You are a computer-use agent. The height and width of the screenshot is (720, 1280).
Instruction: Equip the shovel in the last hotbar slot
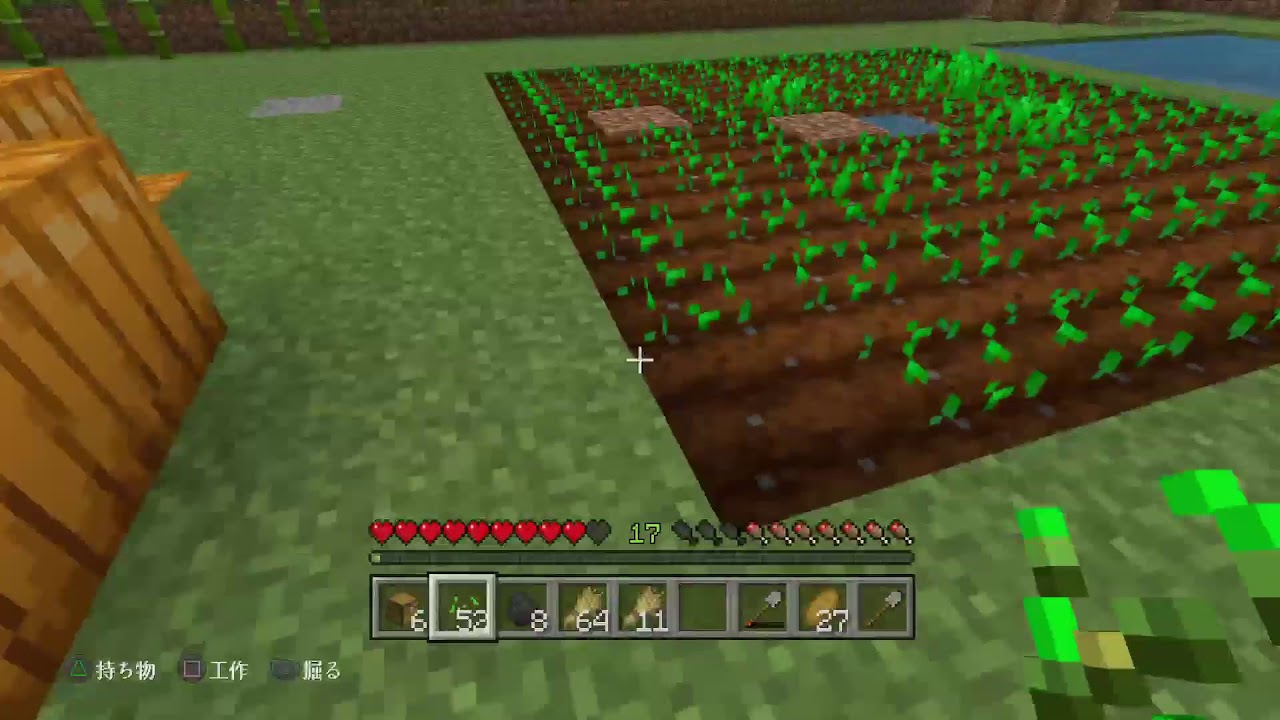point(882,605)
